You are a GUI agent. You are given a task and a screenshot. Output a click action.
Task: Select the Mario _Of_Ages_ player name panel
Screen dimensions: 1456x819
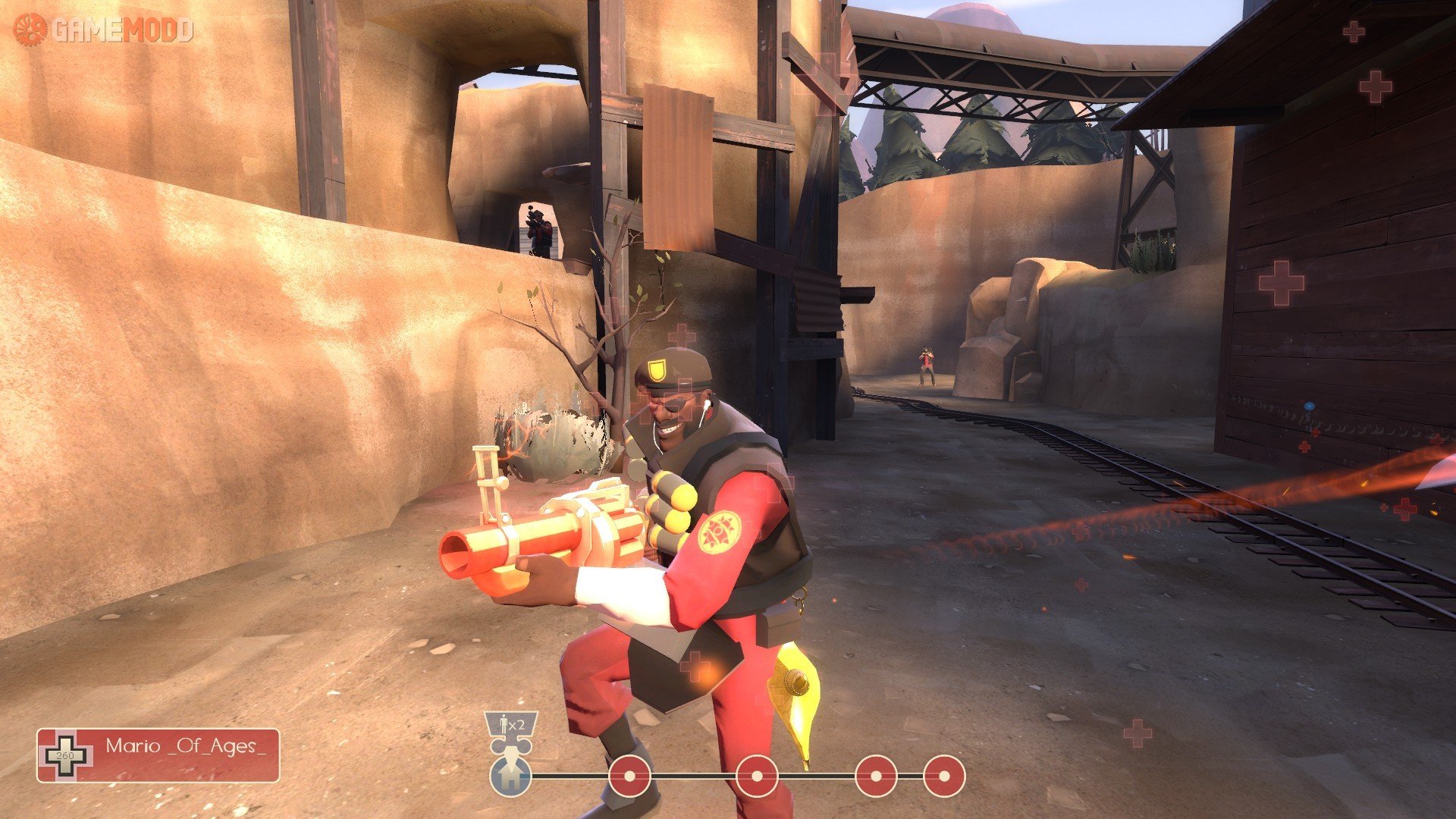coord(158,755)
